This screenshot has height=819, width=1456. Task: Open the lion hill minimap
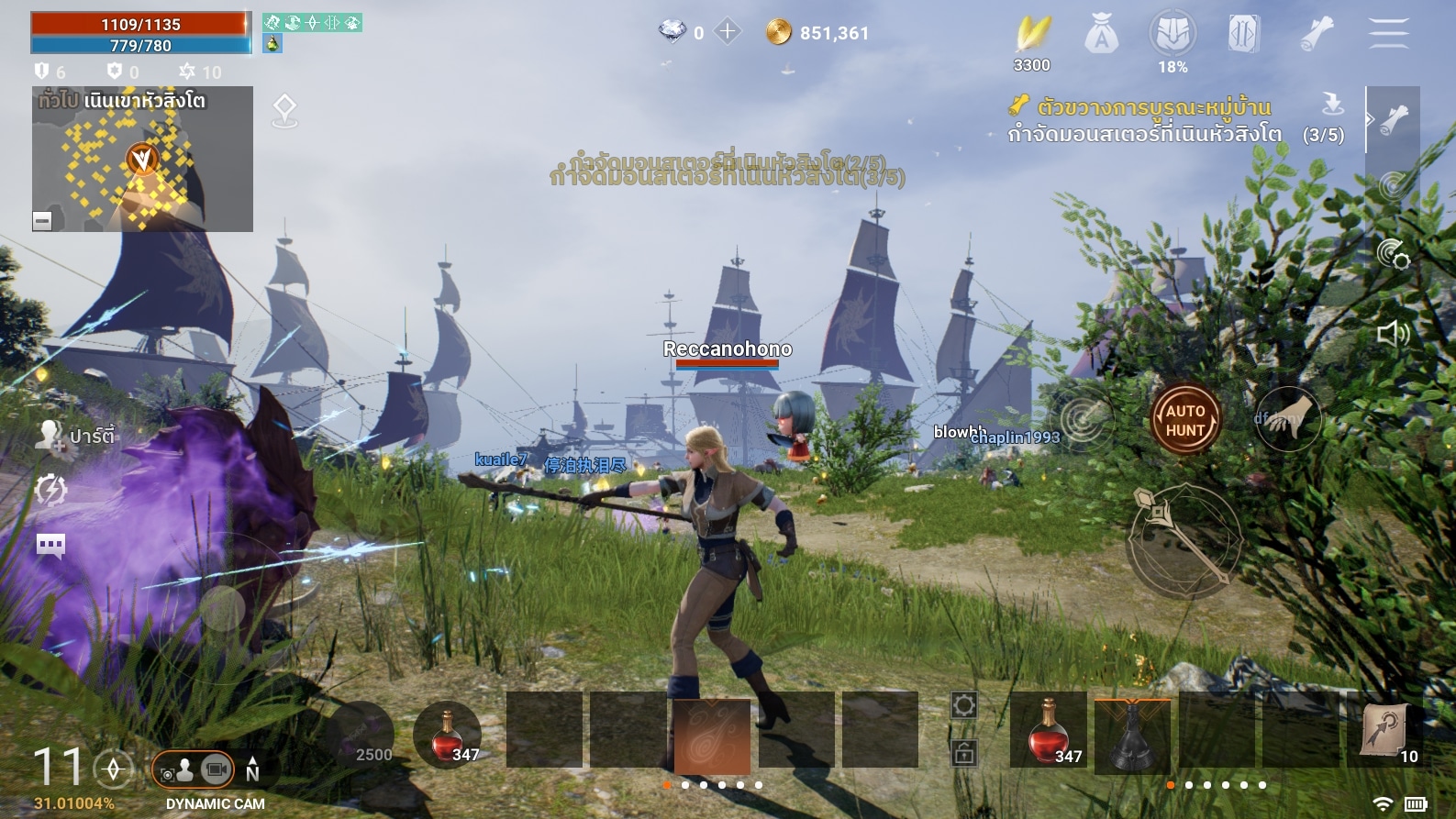coord(142,159)
